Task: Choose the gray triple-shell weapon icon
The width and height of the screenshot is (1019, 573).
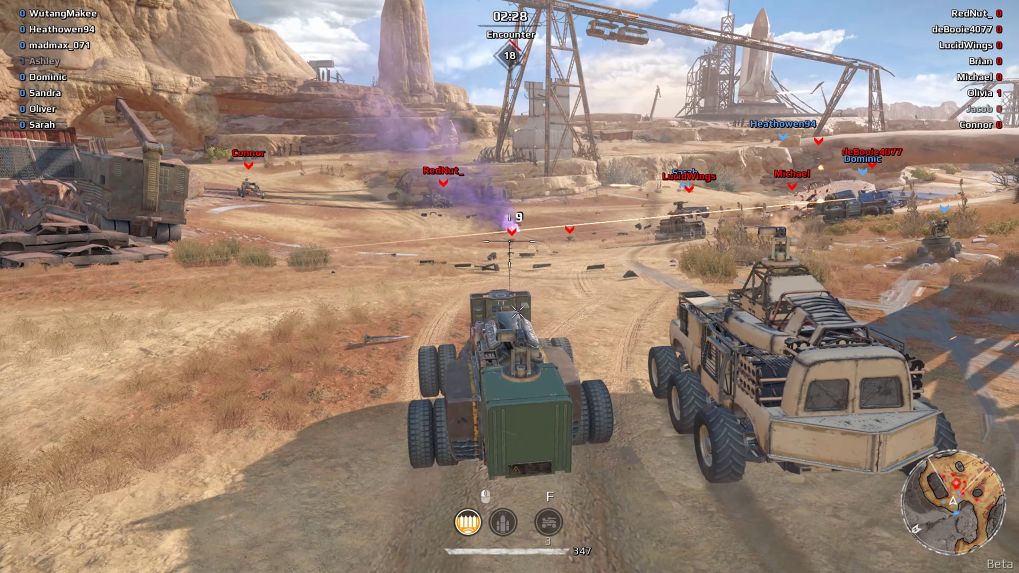Action: click(502, 521)
